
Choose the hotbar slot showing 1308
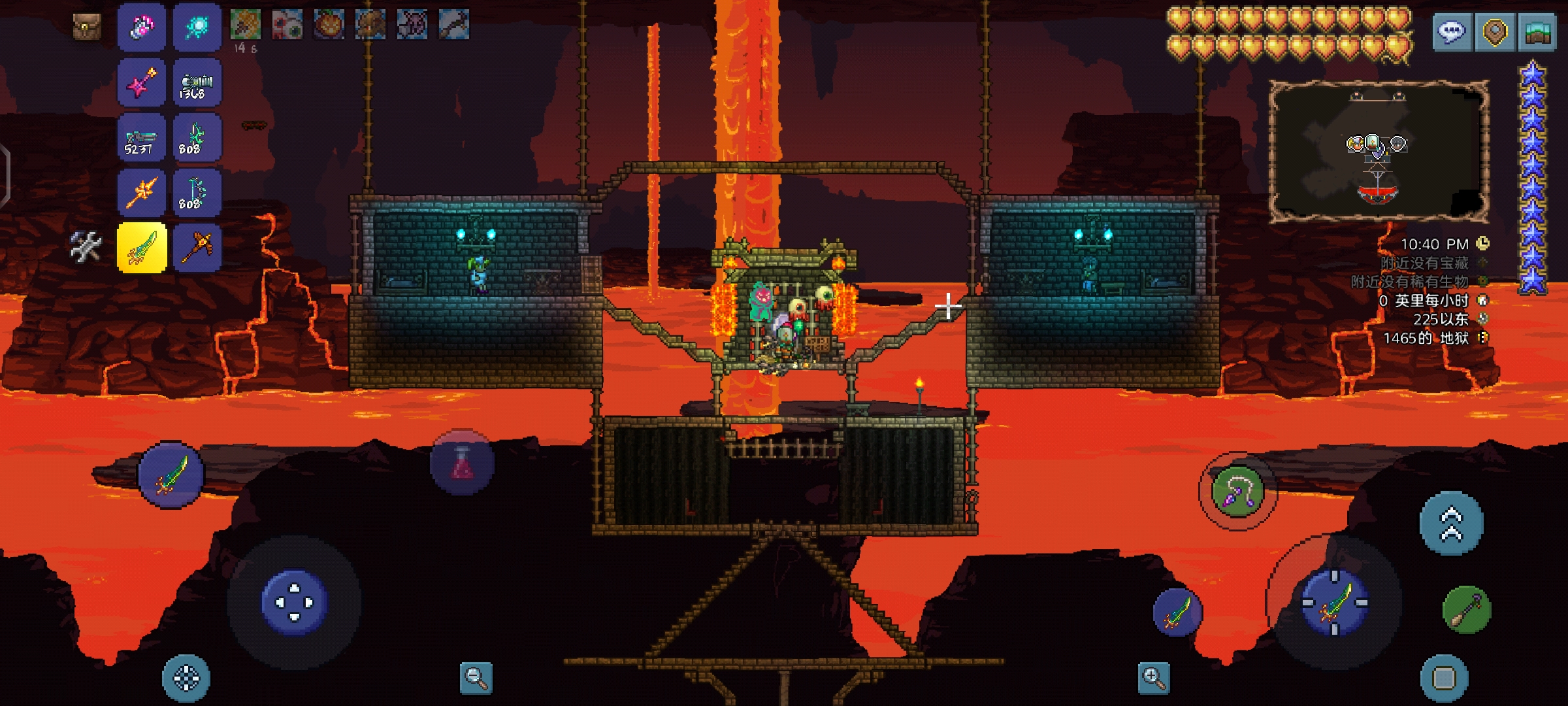(x=197, y=84)
